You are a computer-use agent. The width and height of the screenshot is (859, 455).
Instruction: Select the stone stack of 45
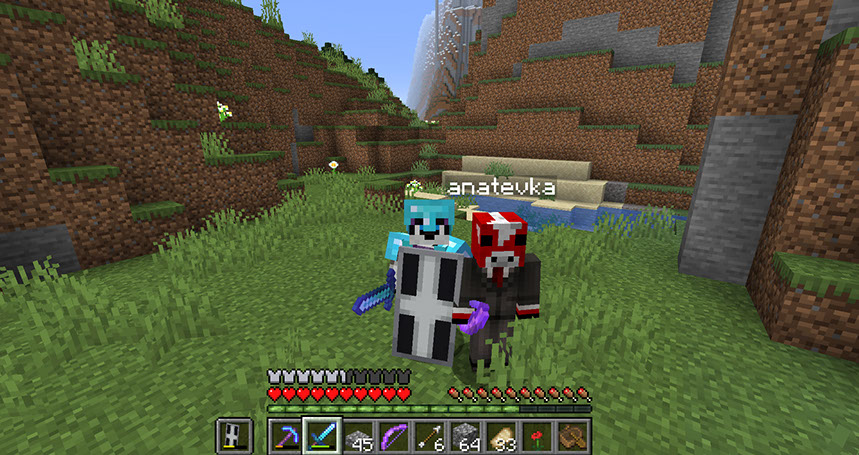pos(358,435)
